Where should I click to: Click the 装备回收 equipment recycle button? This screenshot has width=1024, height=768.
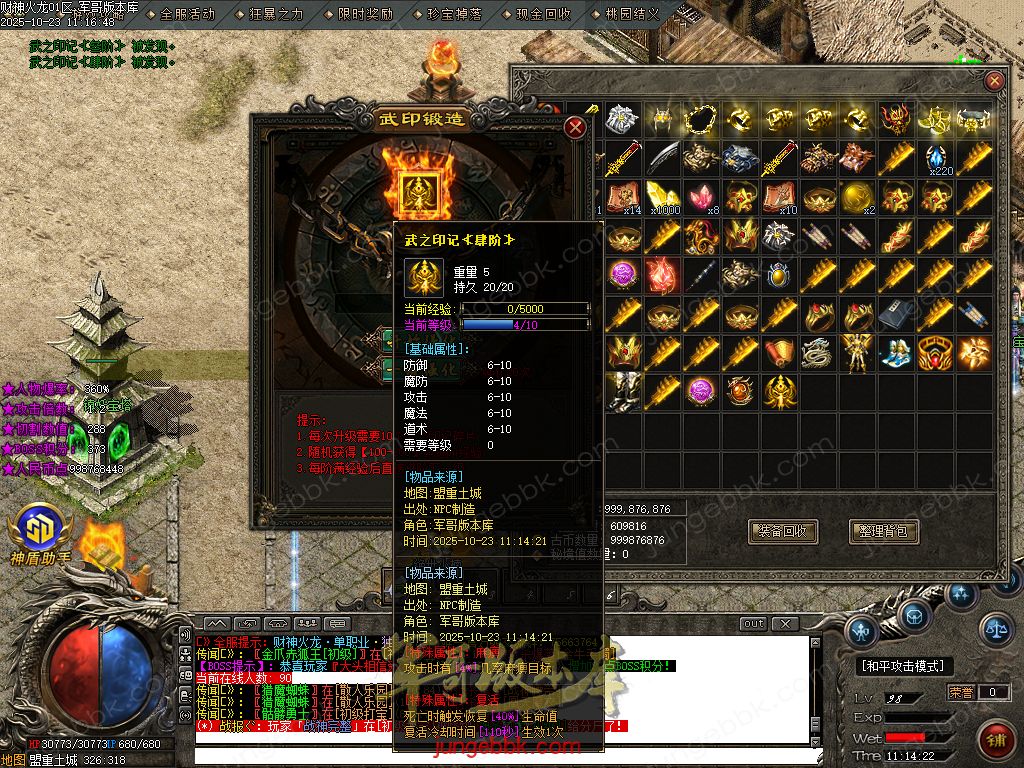click(x=783, y=531)
